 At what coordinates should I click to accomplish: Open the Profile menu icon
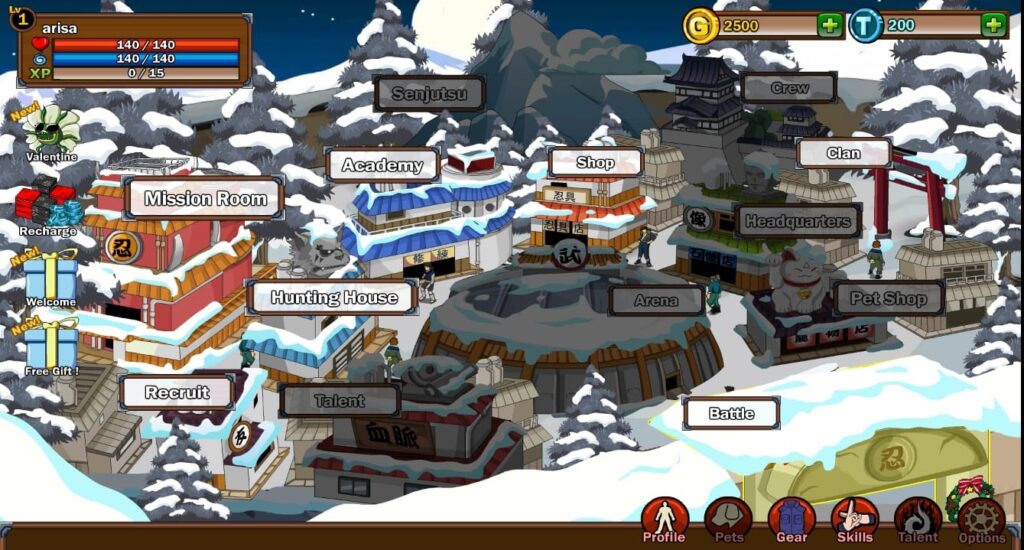(x=665, y=519)
